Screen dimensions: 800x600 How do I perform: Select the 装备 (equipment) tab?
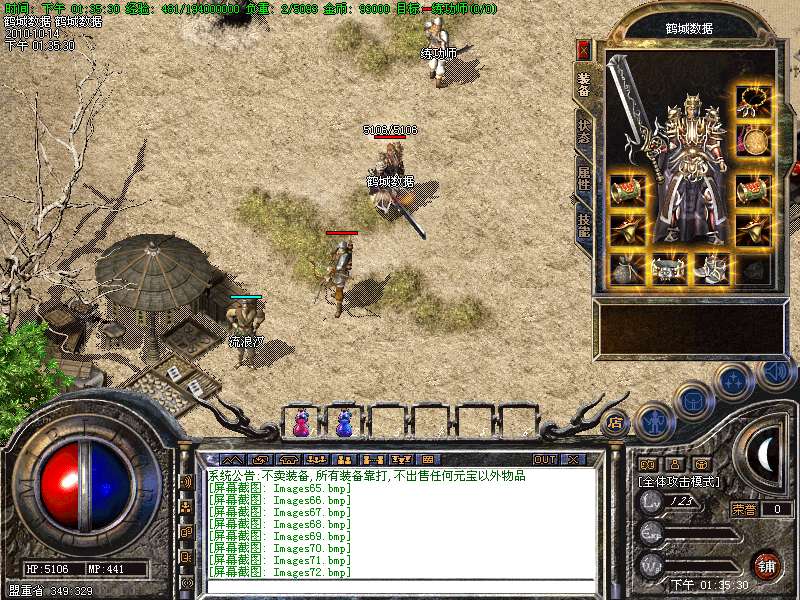[x=584, y=84]
